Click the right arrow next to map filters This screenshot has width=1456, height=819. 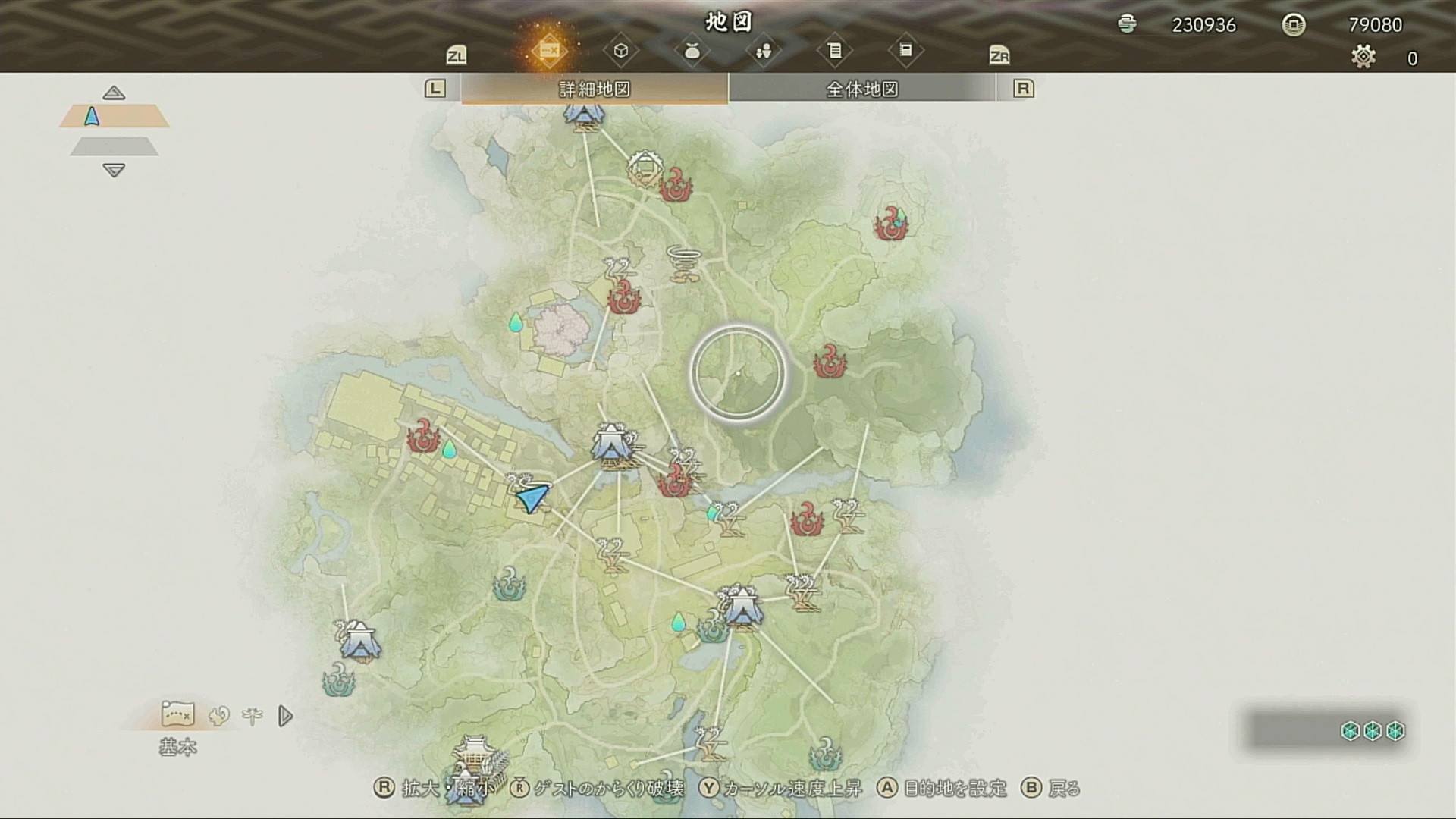tap(285, 715)
